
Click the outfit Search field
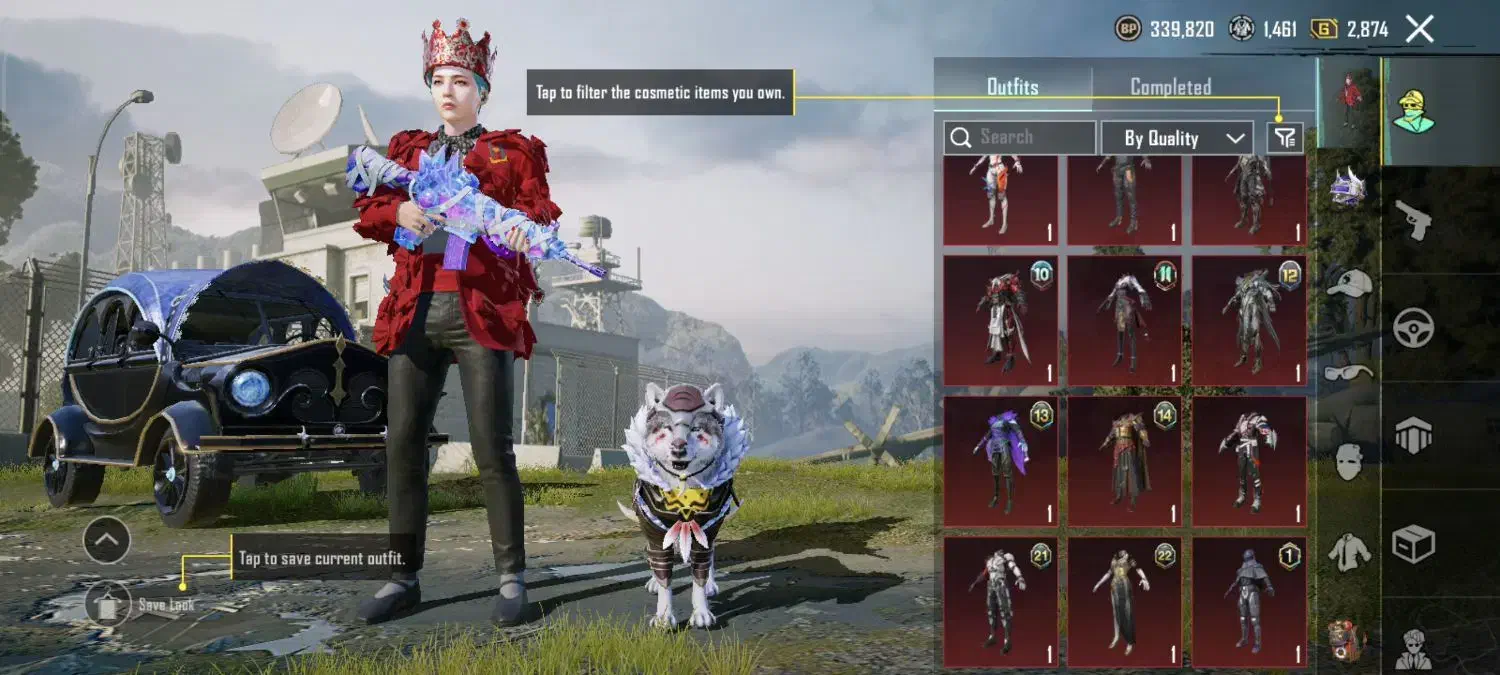click(1020, 137)
